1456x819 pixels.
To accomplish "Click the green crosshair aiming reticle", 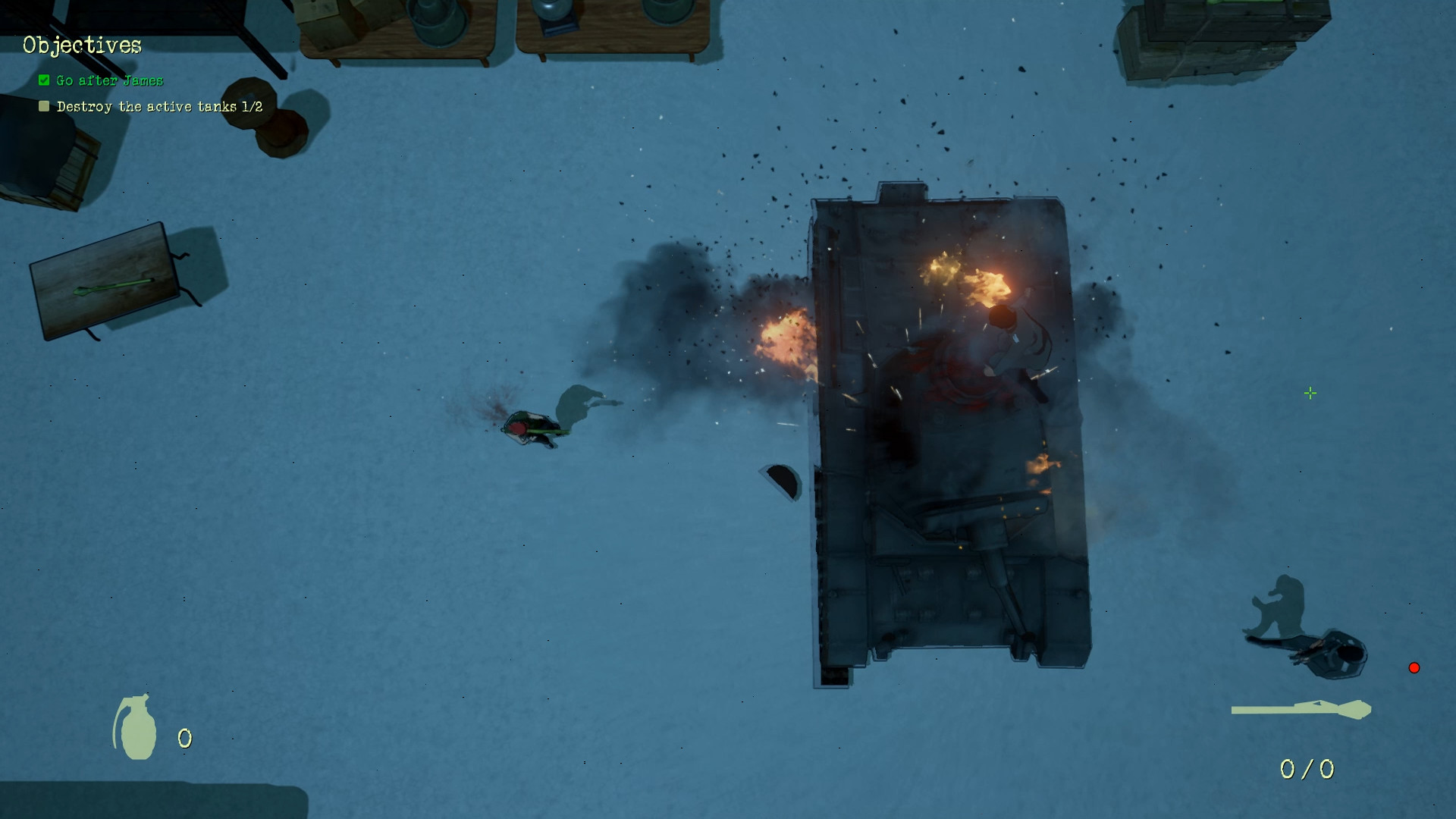I will [1311, 393].
